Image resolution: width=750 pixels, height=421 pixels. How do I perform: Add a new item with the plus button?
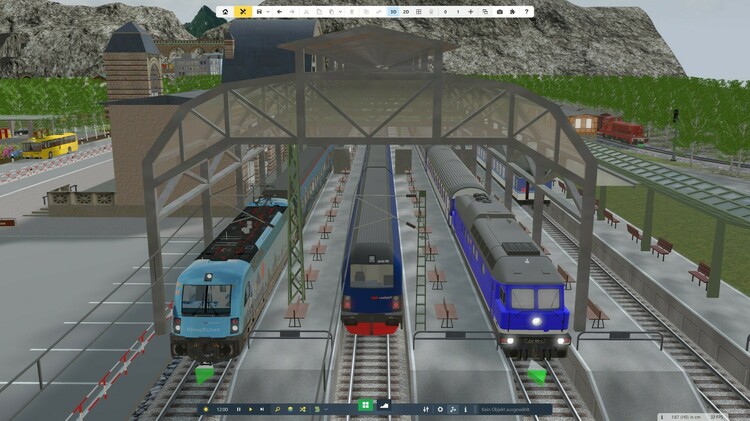[x=471, y=12]
